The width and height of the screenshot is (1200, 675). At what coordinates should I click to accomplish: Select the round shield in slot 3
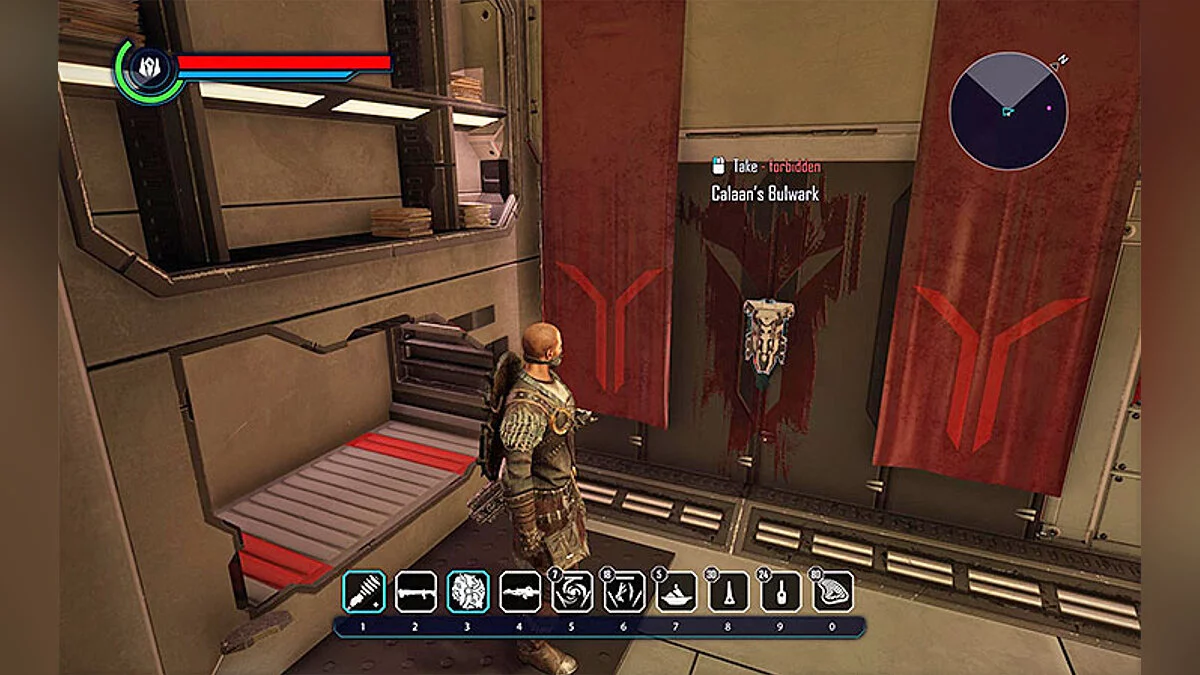coord(468,591)
